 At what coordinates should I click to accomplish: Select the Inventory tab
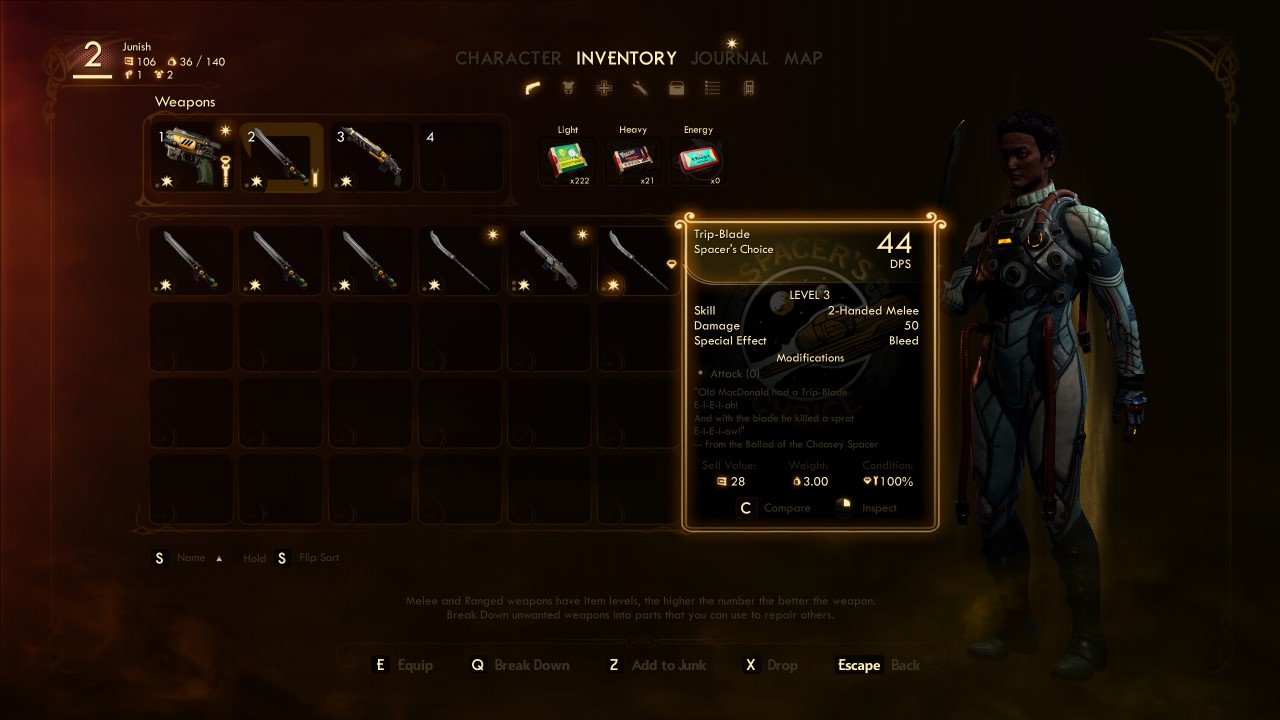tap(626, 58)
